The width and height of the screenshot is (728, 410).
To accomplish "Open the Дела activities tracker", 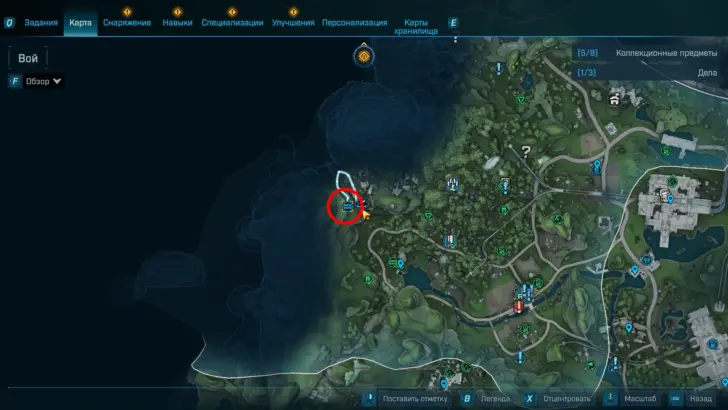I will (649, 72).
